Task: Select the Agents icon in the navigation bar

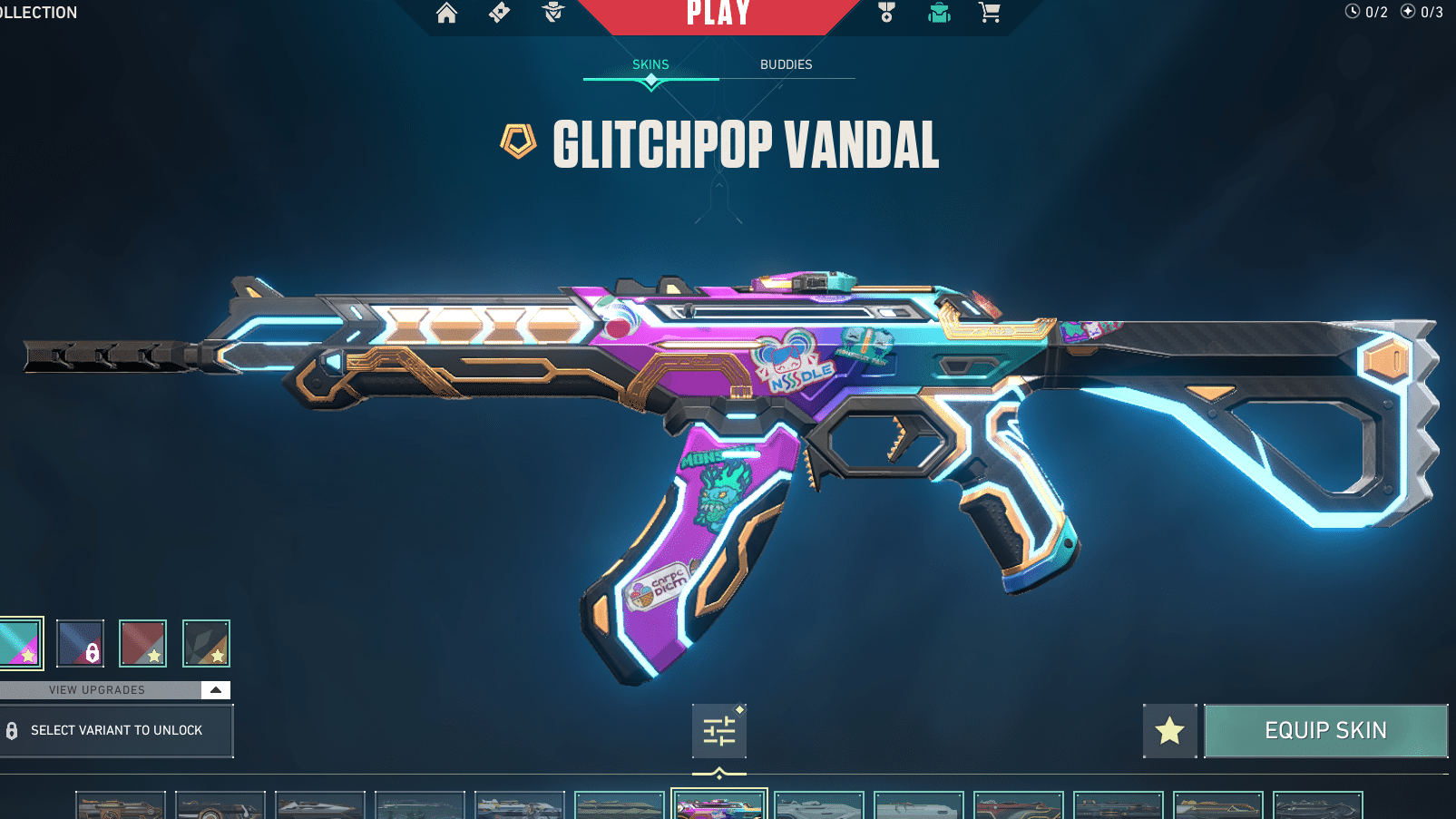Action: pyautogui.click(x=552, y=14)
